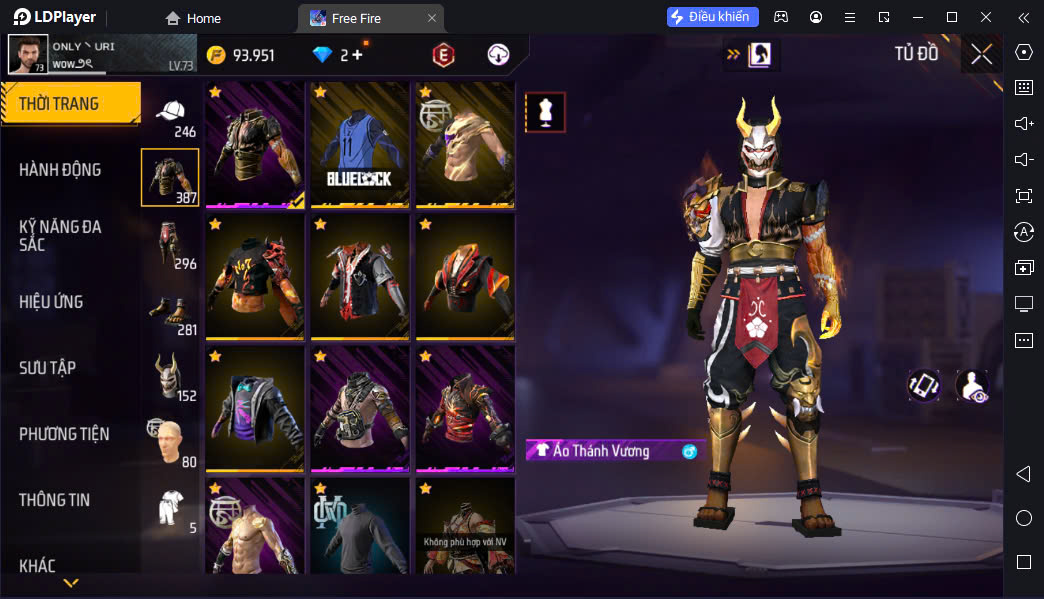Open the HÀNH ĐỘNG category
This screenshot has height=599, width=1044.
click(x=60, y=170)
